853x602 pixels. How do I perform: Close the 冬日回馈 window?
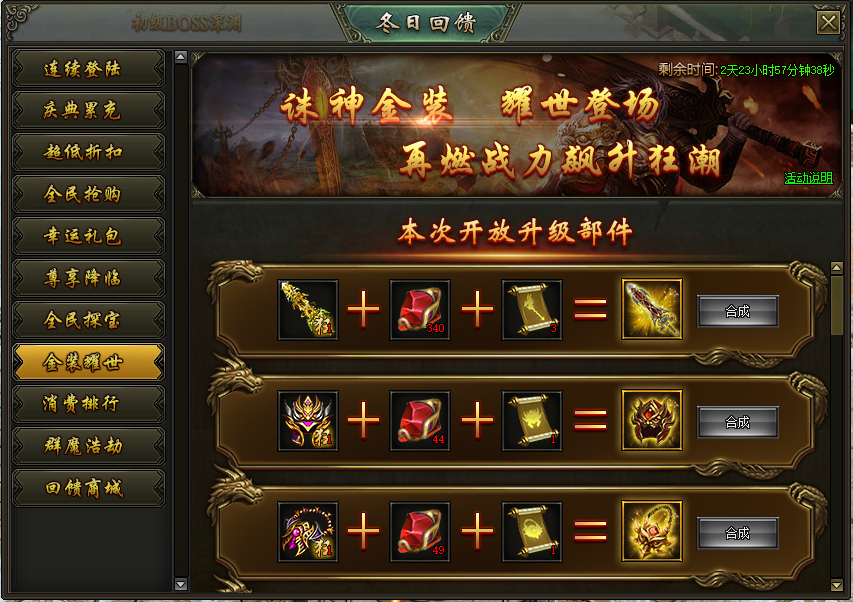(828, 23)
